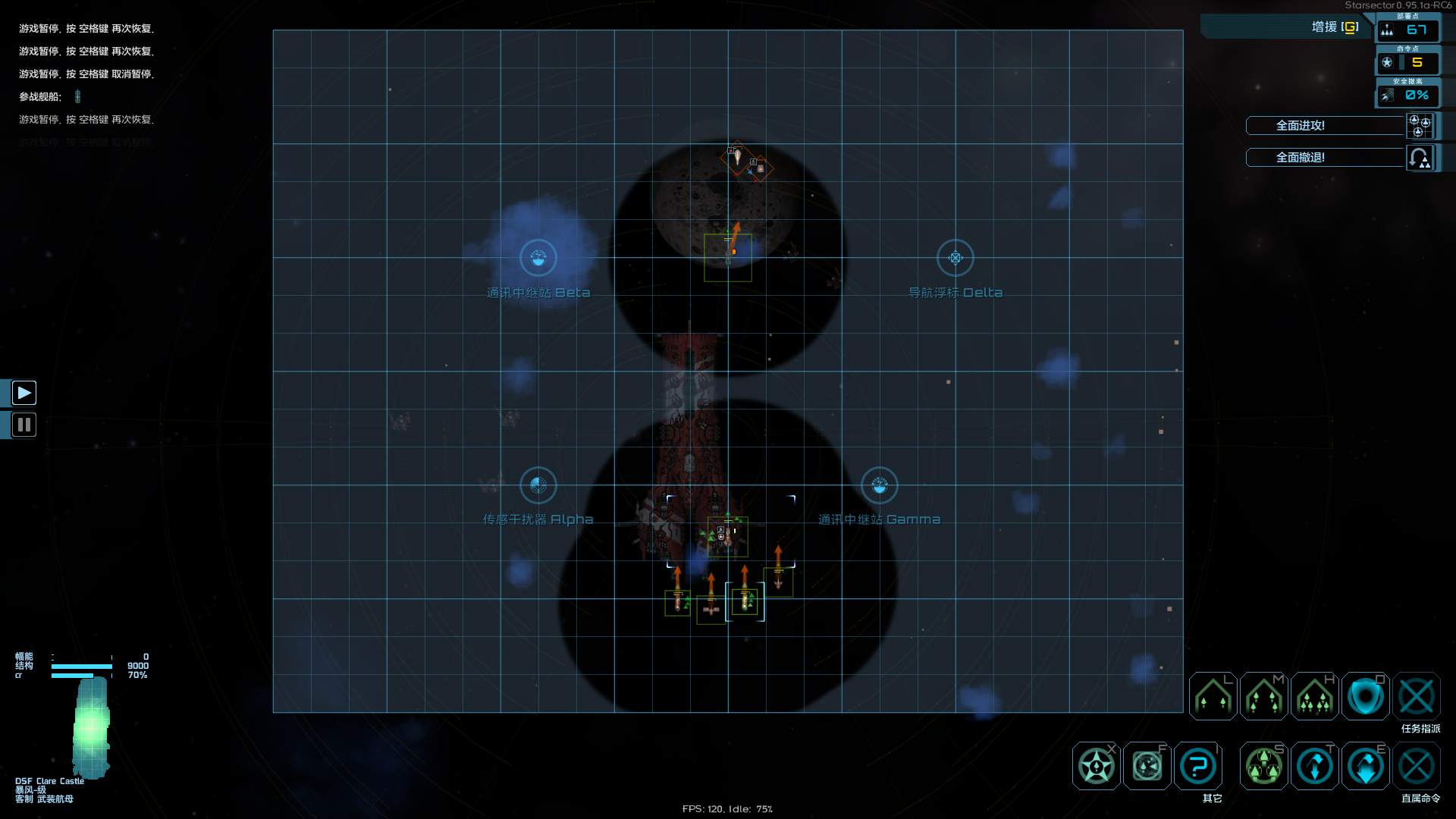
Task: Select the Strike order icon (S)
Action: point(1263,766)
